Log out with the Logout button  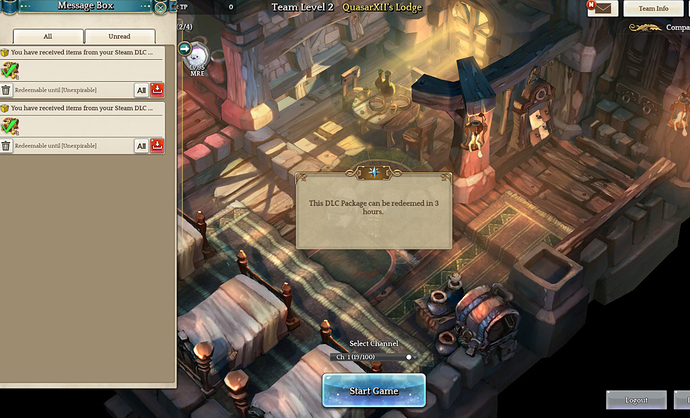(x=636, y=399)
